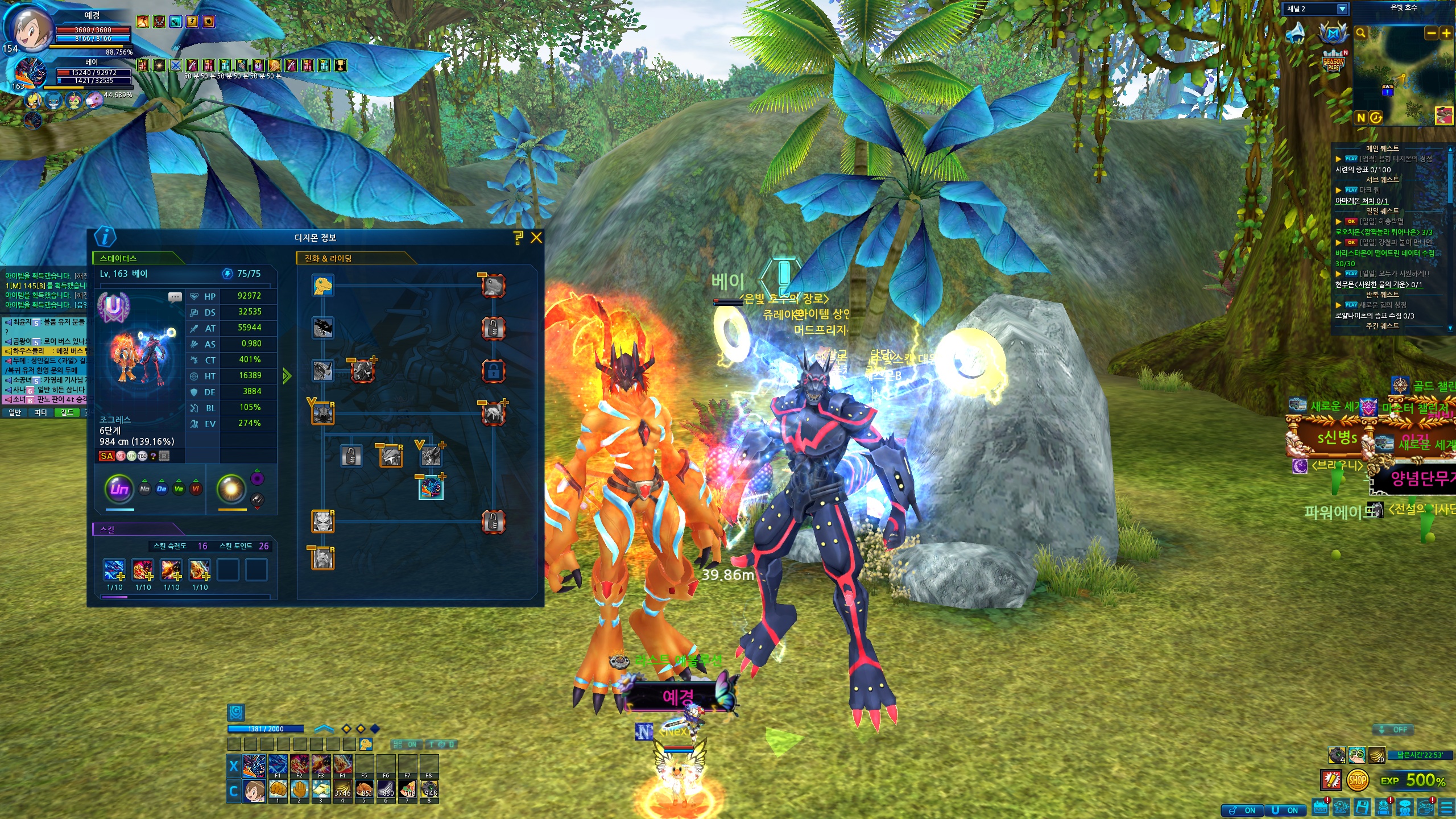Open the floppy disk save menu icon
This screenshot has height=819, width=1456.
1362,807
